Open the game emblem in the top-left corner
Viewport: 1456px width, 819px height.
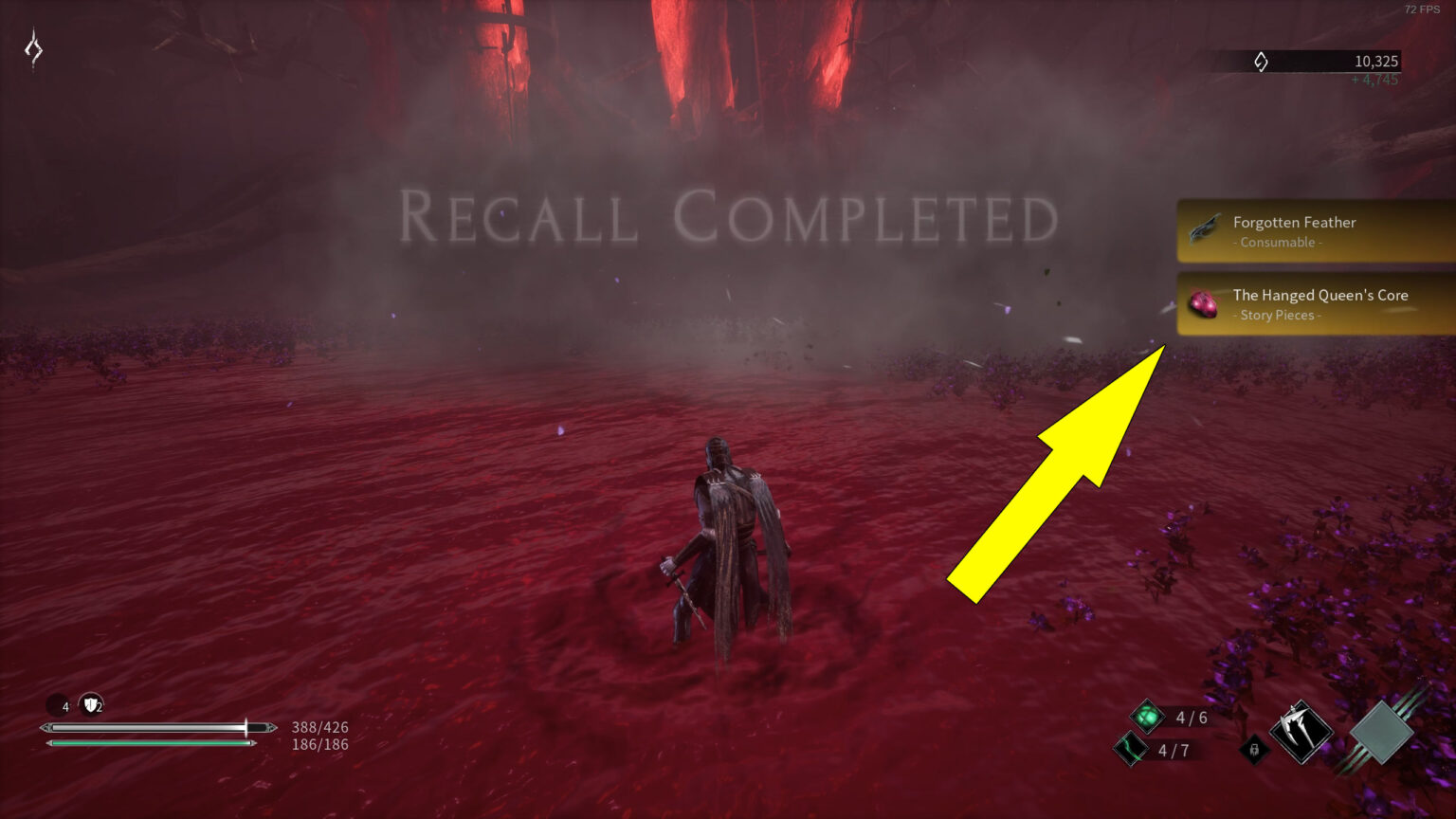pos(34,47)
